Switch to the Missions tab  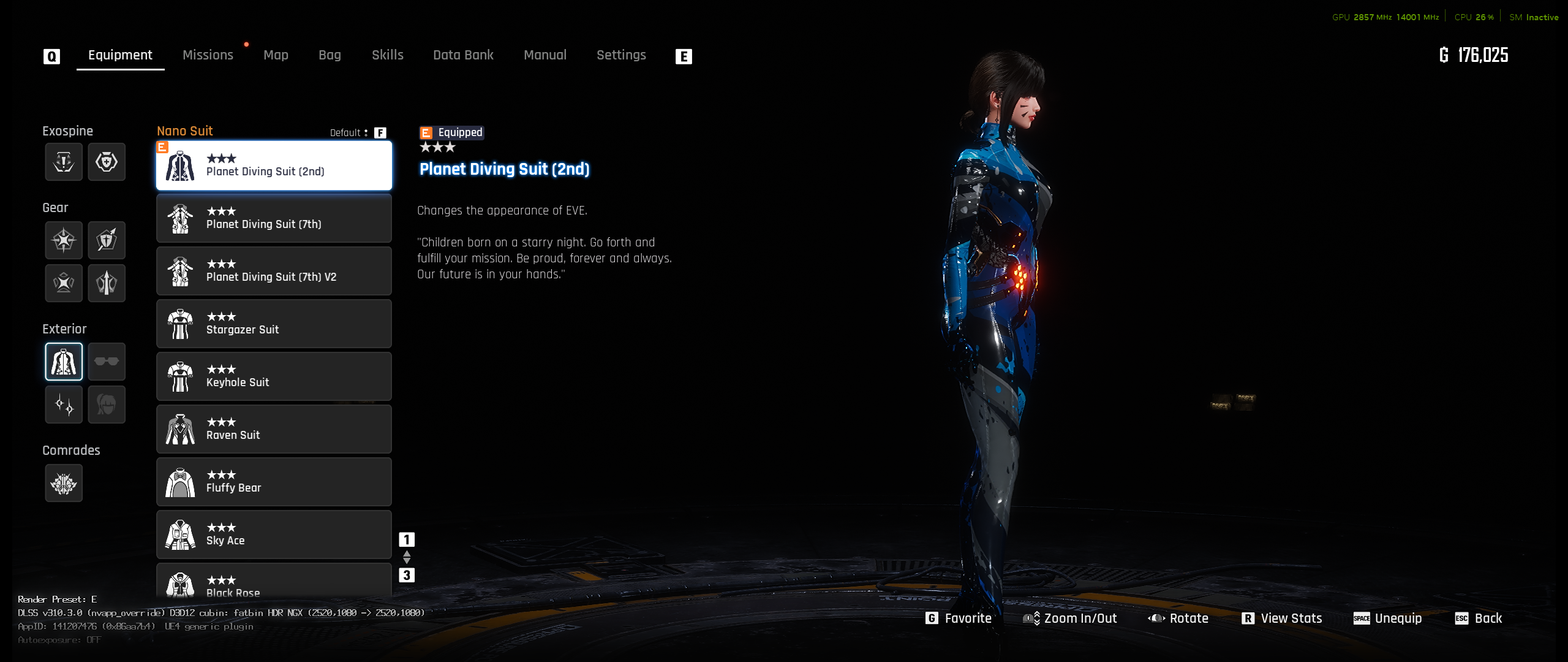pos(208,55)
